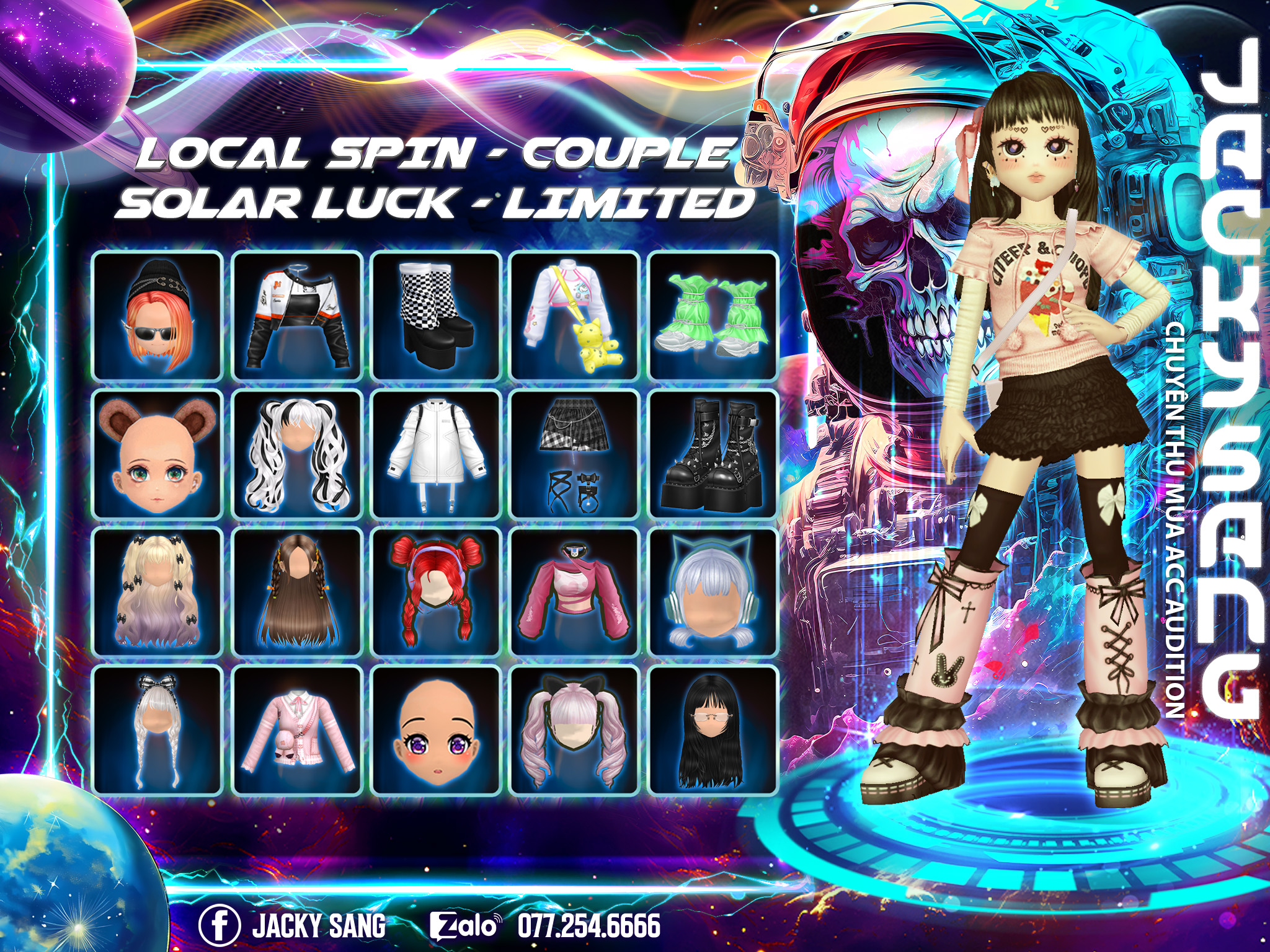Choose the pink long-sleeve crop top
Image resolution: width=1270 pixels, height=952 pixels.
click(575, 592)
